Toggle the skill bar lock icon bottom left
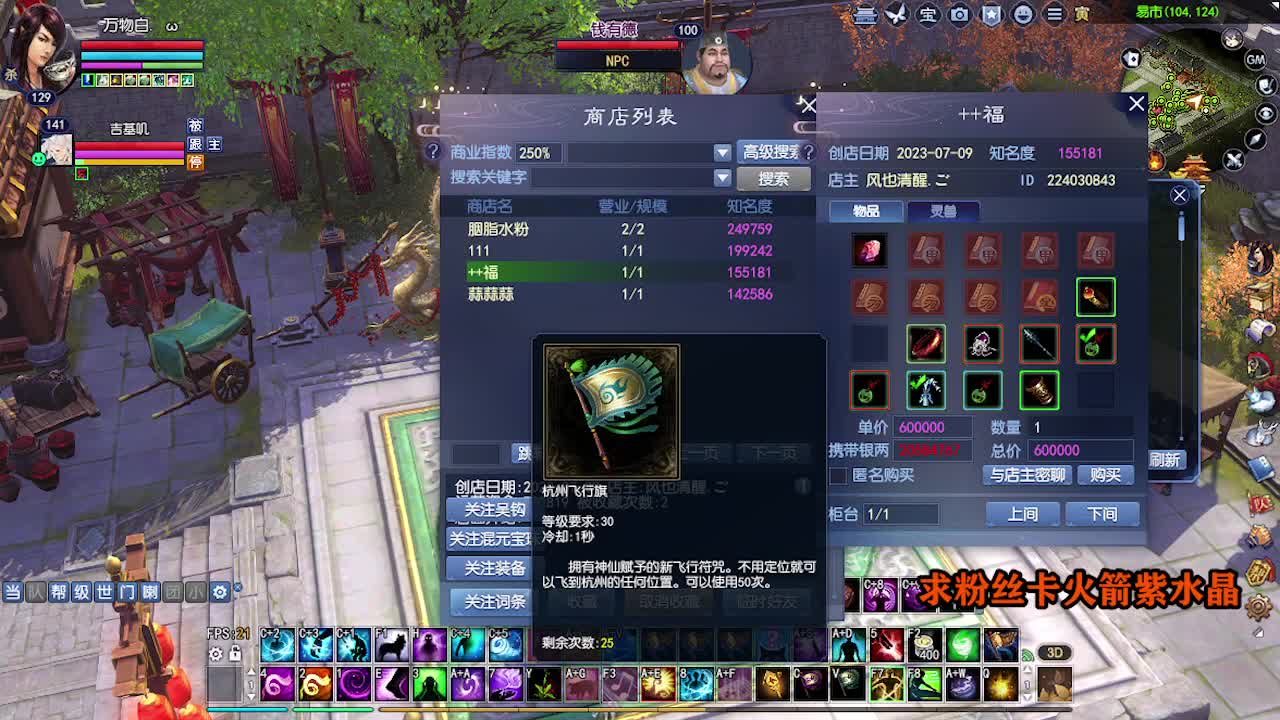 coord(233,654)
